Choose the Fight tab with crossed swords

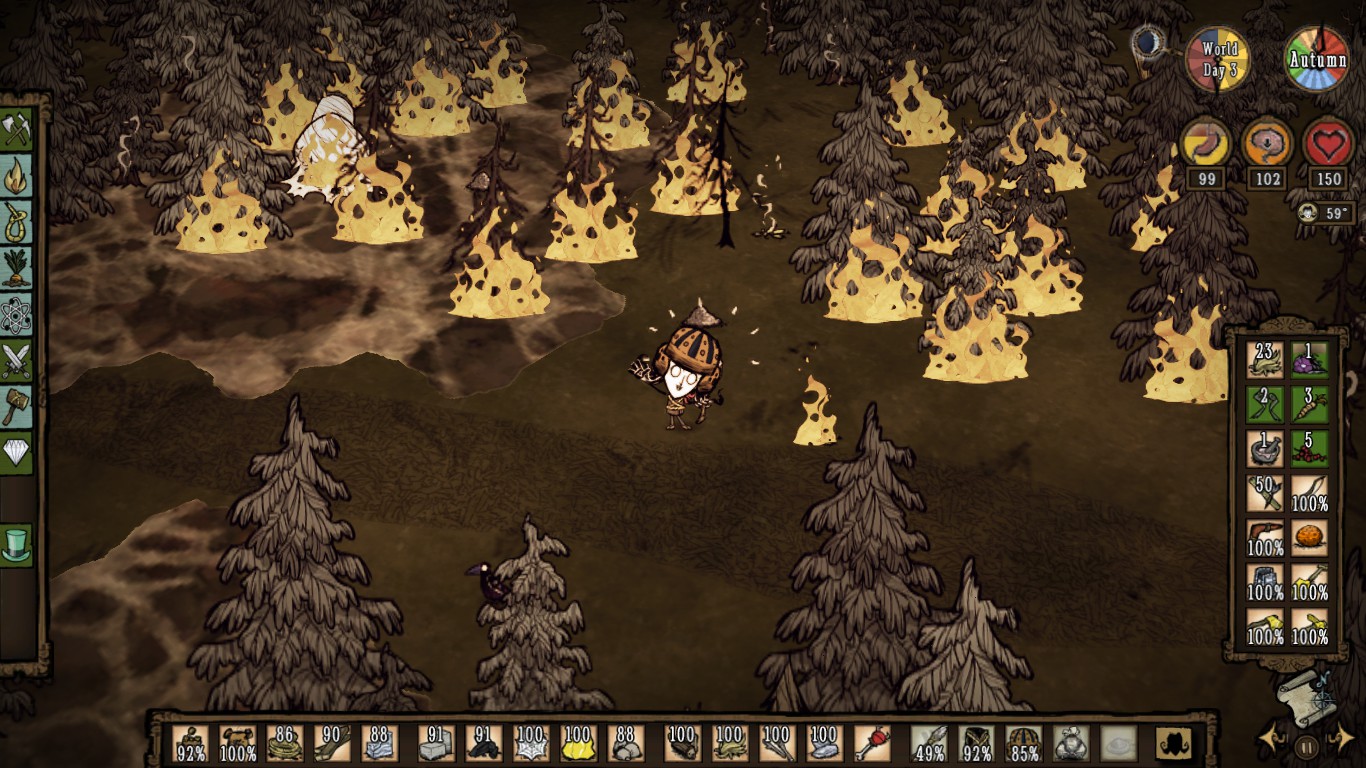click(x=17, y=360)
